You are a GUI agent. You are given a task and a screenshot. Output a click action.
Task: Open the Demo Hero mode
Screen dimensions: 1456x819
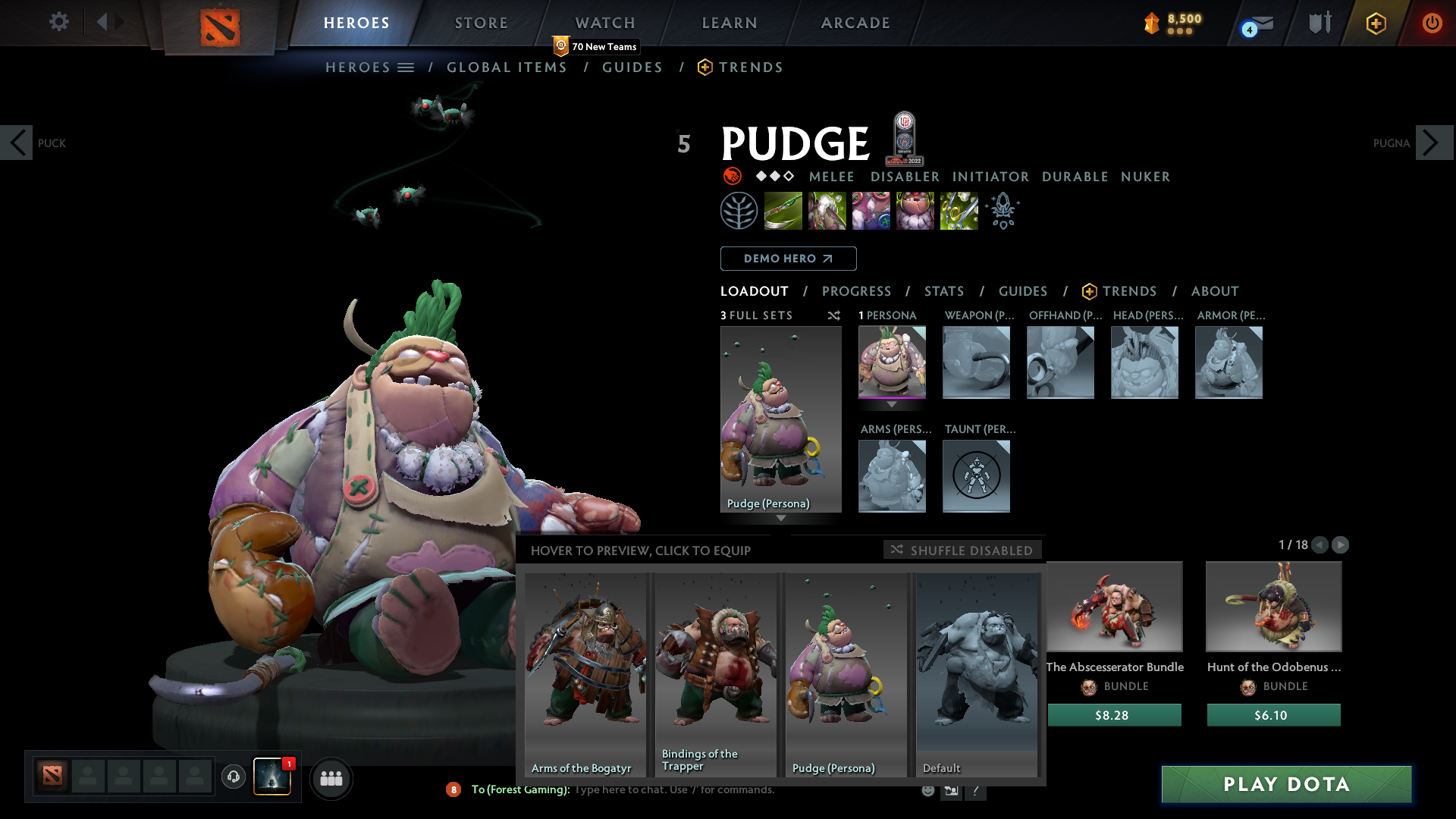point(788,259)
